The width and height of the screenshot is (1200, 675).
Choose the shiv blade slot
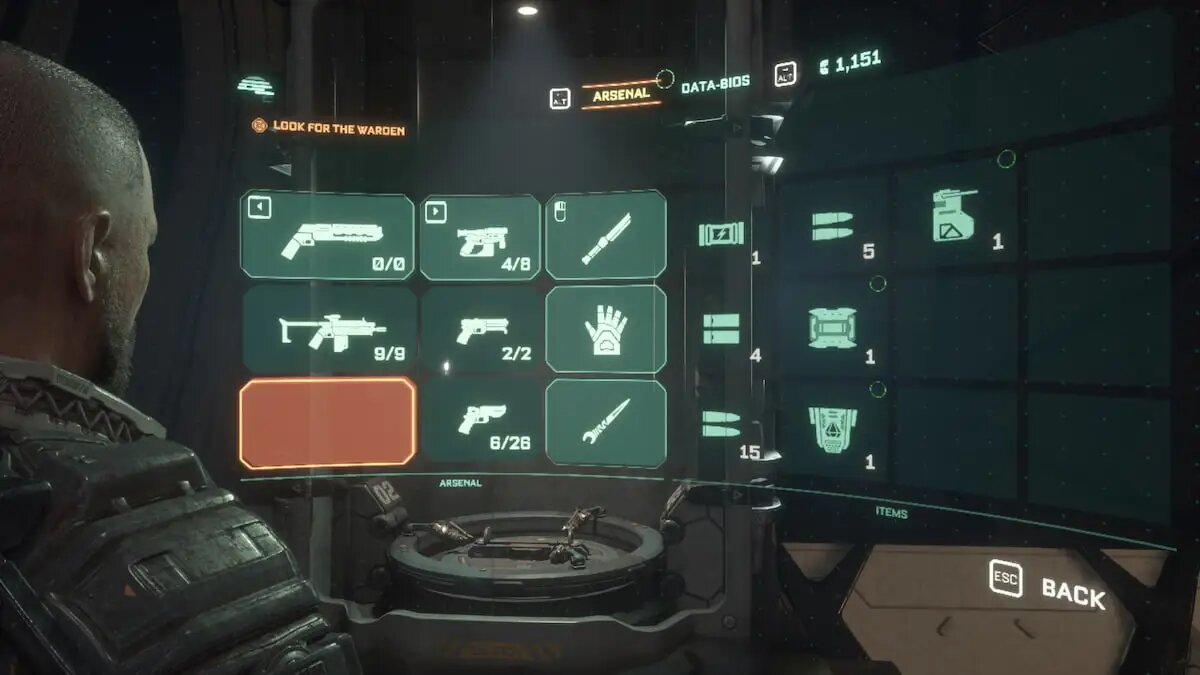(x=606, y=422)
